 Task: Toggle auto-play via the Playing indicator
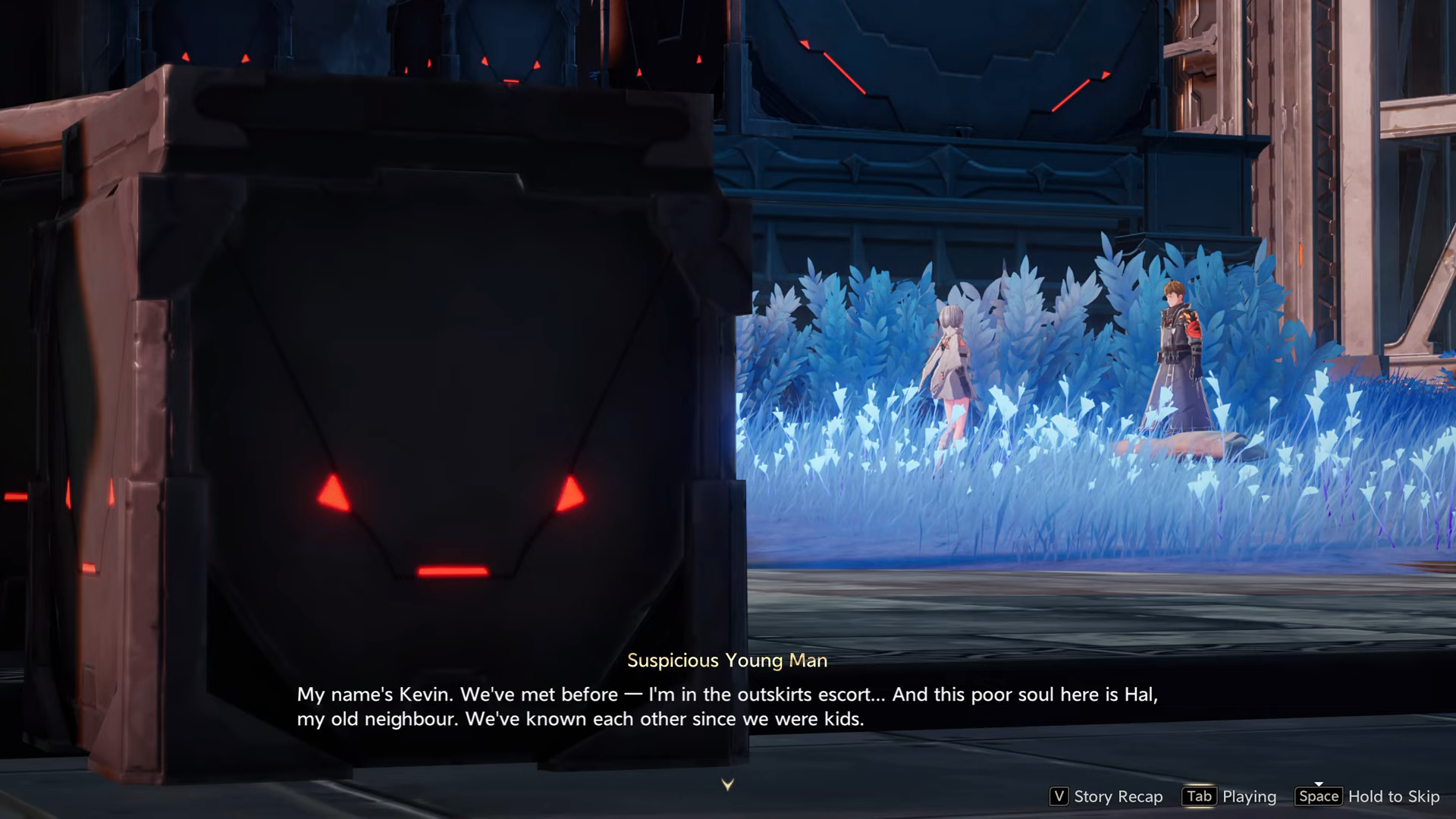(1249, 797)
